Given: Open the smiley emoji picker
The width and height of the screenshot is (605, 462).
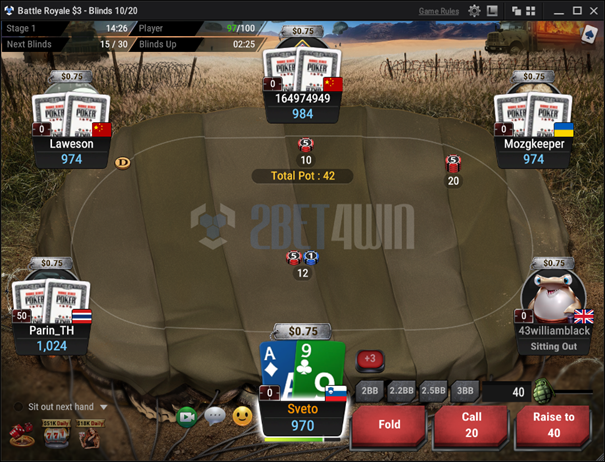Looking at the screenshot, I should click(x=242, y=415).
